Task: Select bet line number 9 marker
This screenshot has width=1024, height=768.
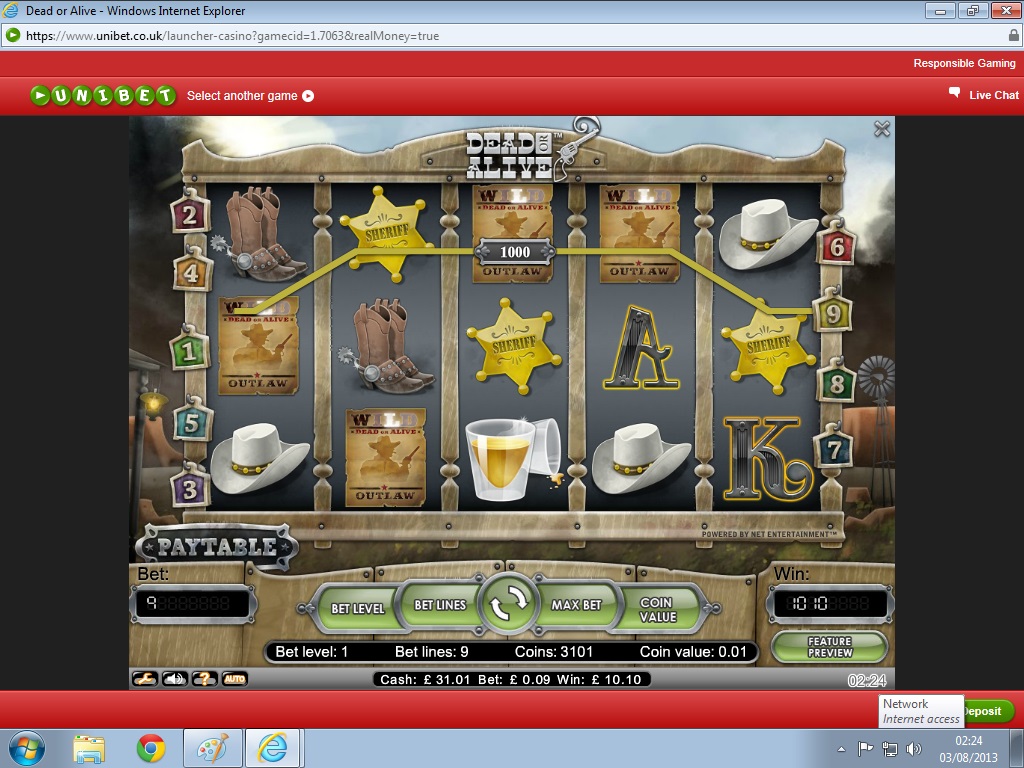Action: 832,314
